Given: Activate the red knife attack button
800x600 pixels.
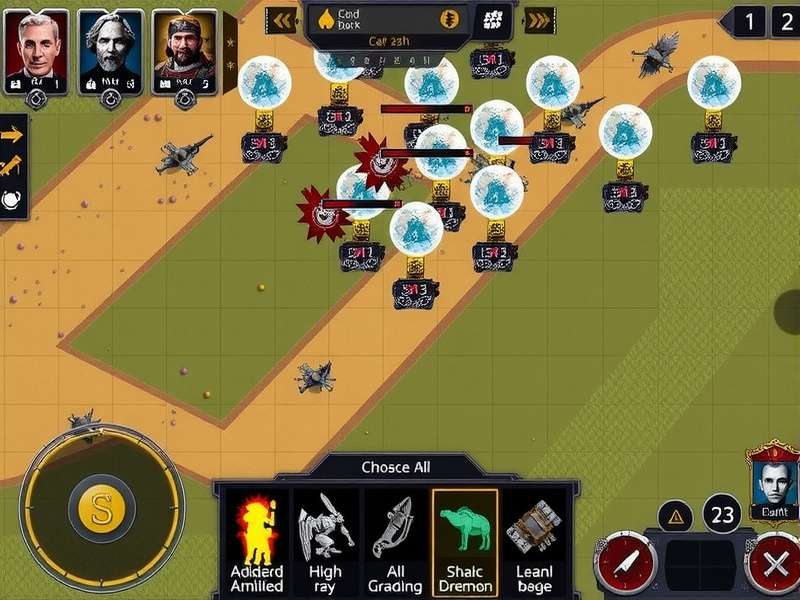Looking at the screenshot, I should [626, 563].
